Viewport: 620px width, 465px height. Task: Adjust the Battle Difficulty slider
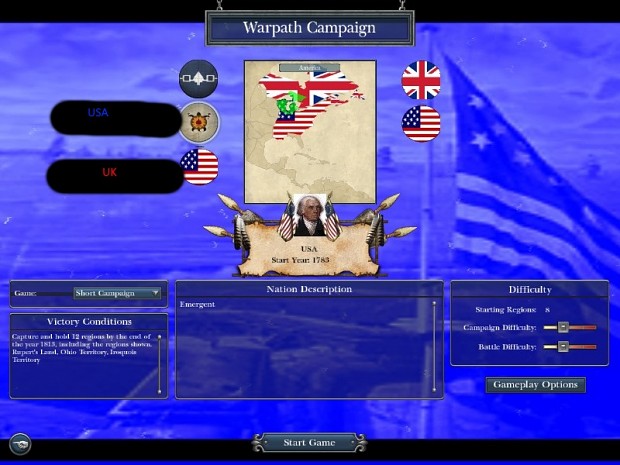click(563, 346)
